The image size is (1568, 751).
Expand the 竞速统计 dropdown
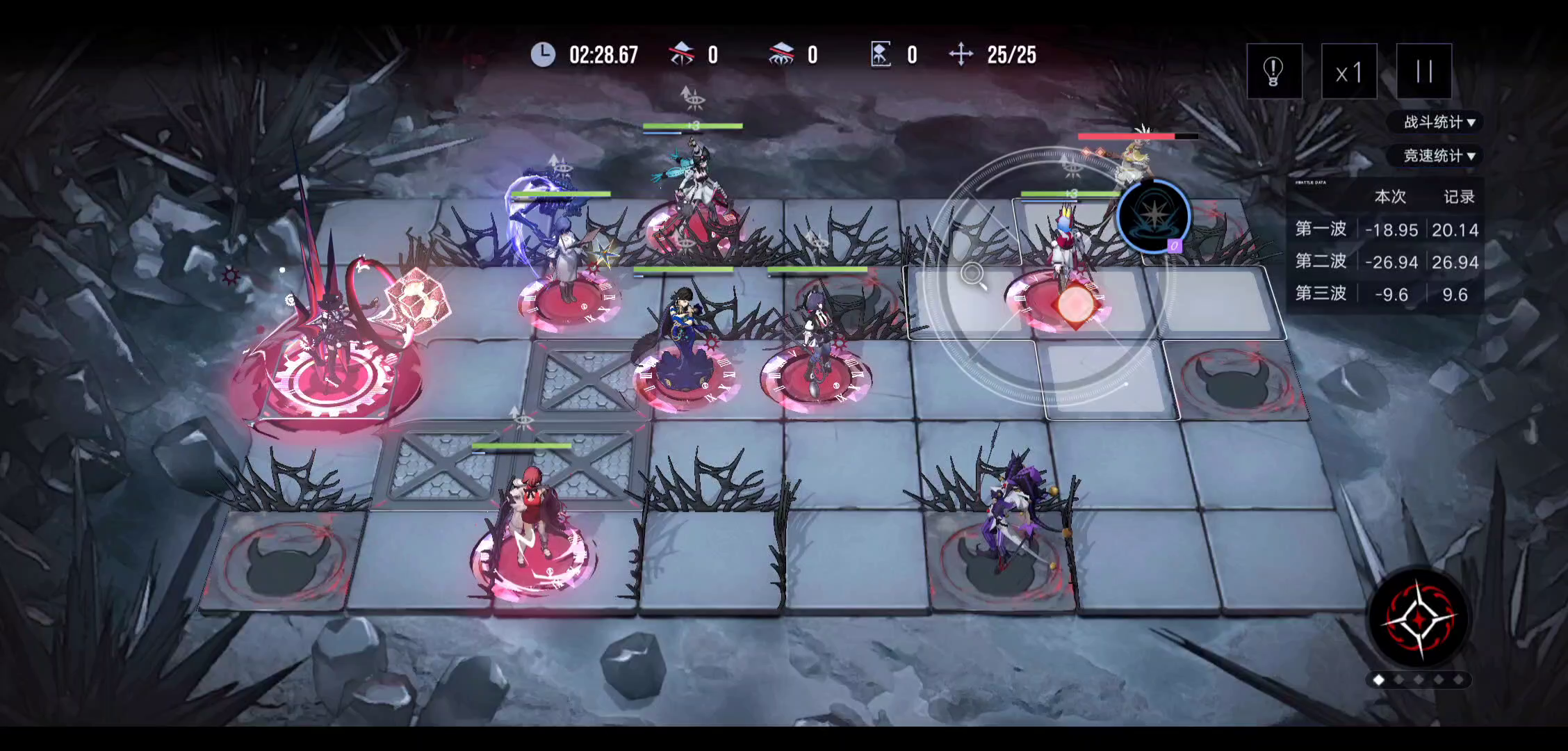point(1437,156)
